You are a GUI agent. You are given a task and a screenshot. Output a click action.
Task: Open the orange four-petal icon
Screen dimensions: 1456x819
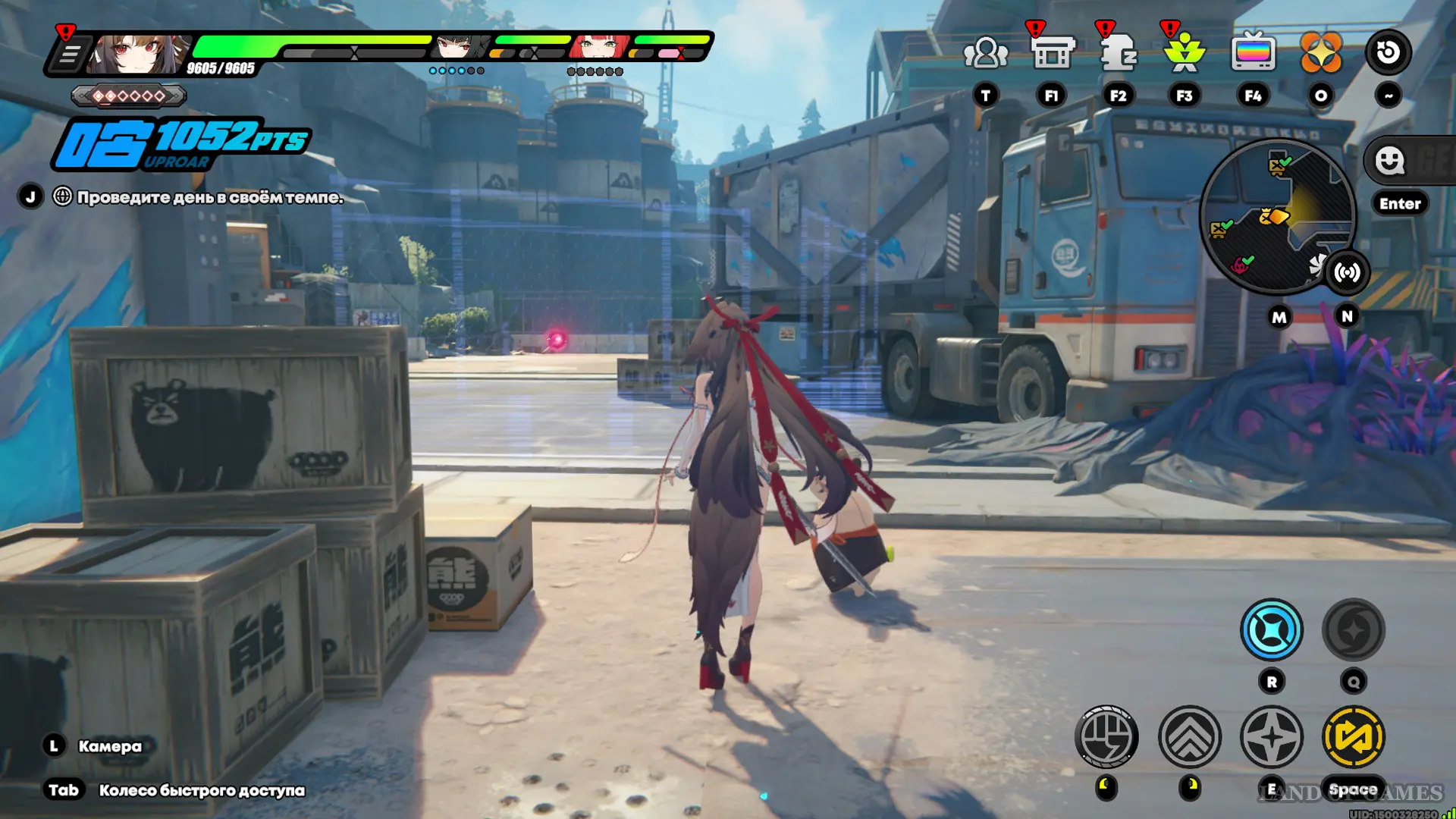coord(1320,53)
